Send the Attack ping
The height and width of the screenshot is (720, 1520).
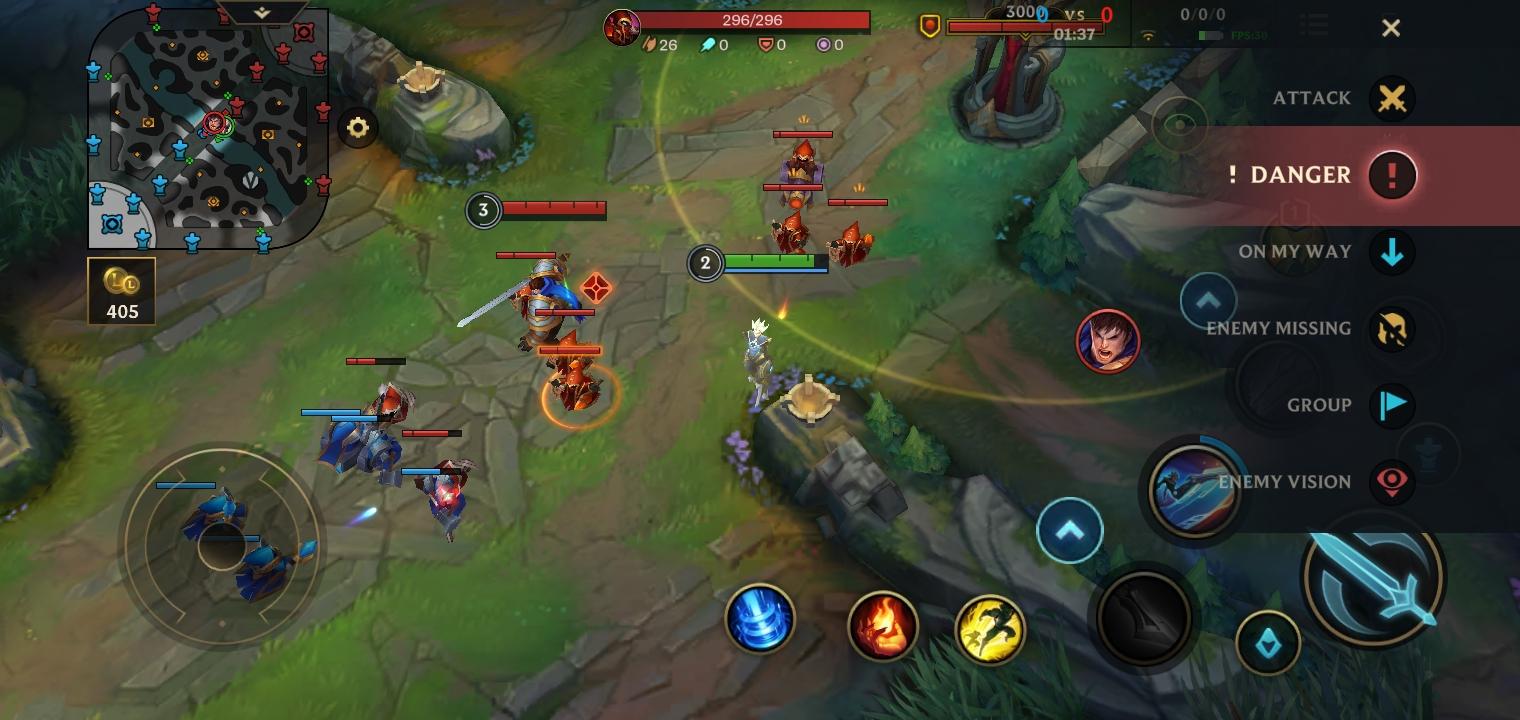click(x=1391, y=99)
